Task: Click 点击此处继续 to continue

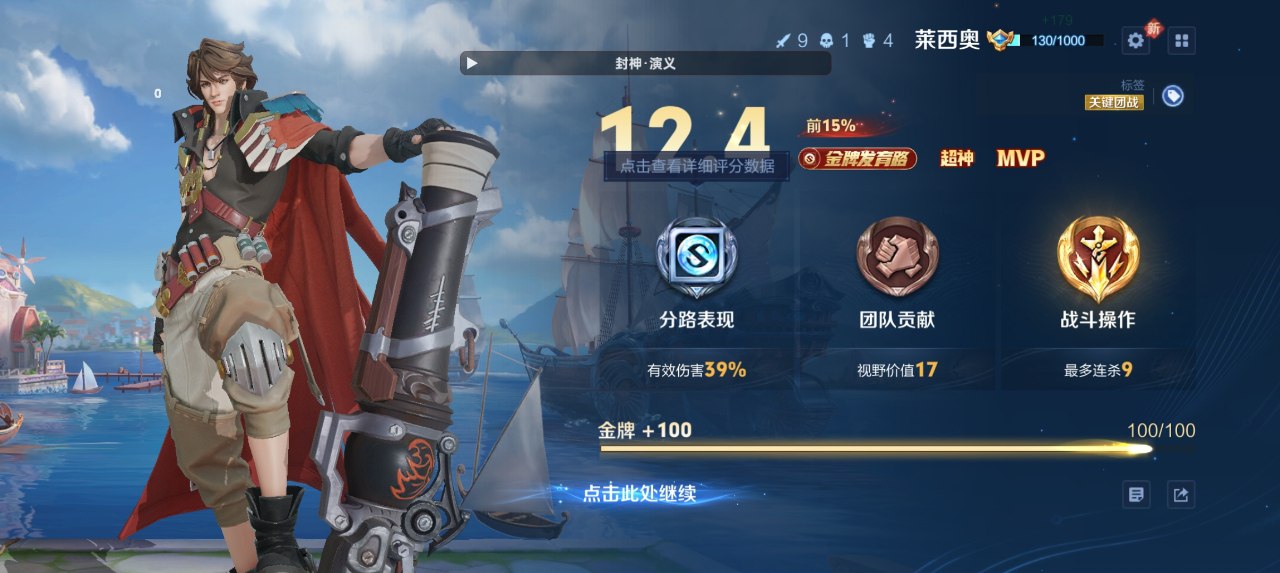Action: pos(639,493)
